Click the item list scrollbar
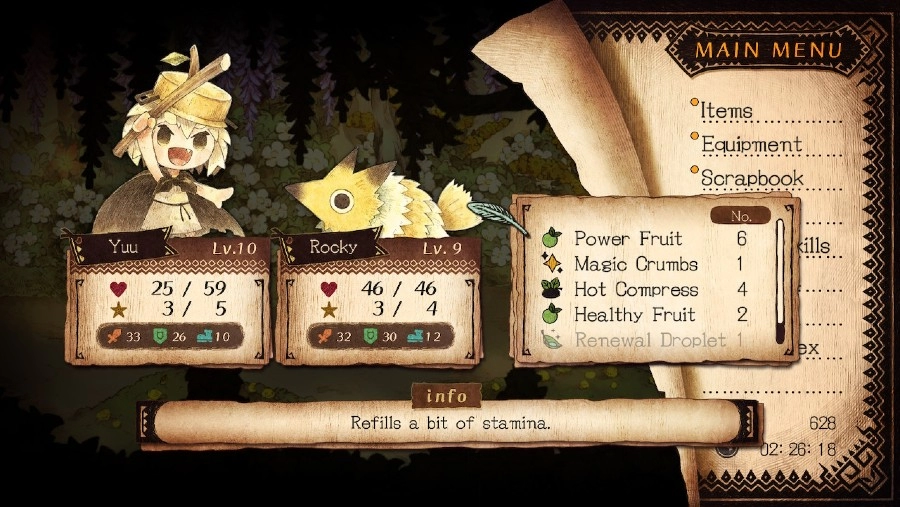 coord(781,280)
